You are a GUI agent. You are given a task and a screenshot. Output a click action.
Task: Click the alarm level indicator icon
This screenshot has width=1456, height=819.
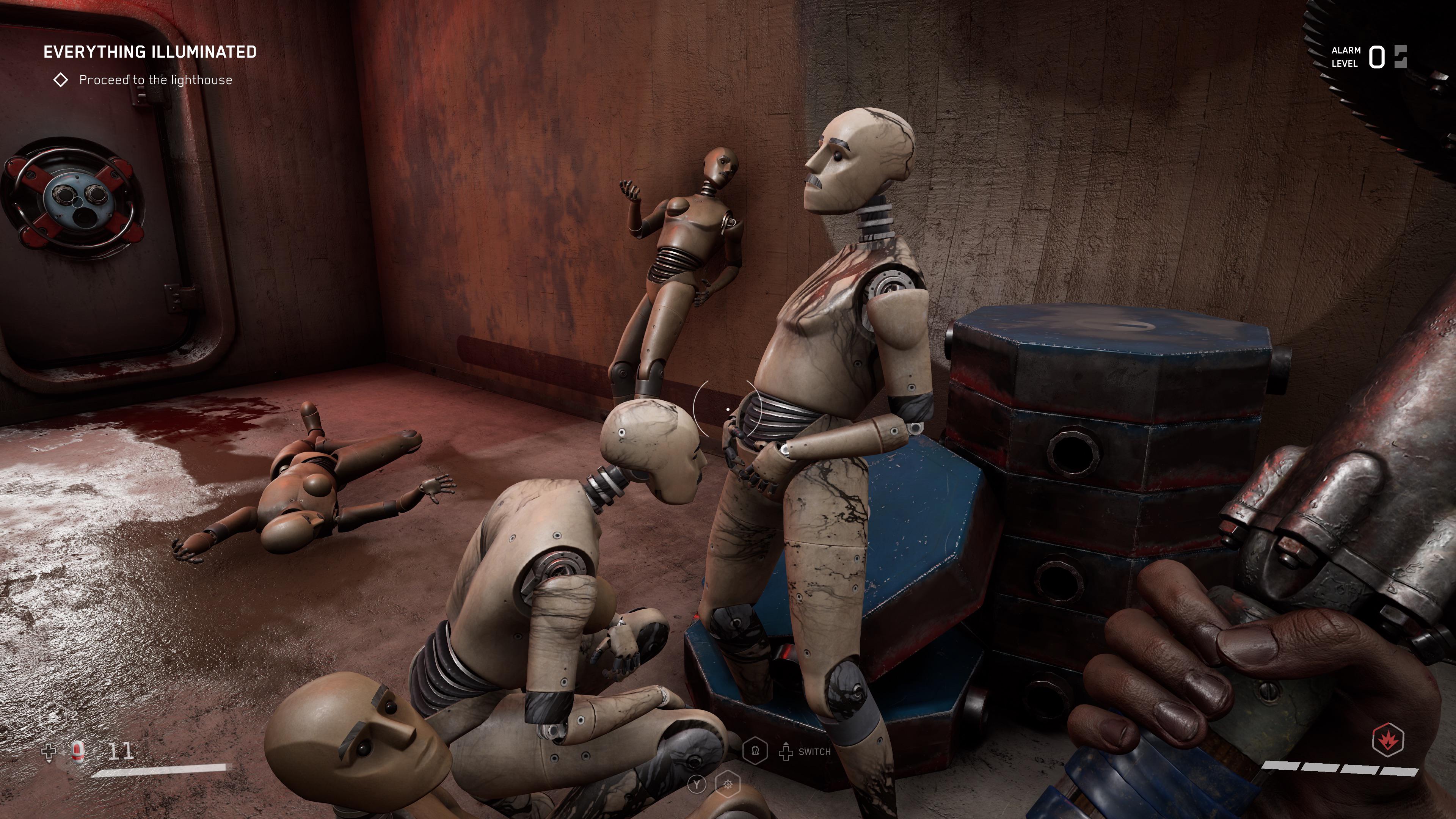(1400, 57)
